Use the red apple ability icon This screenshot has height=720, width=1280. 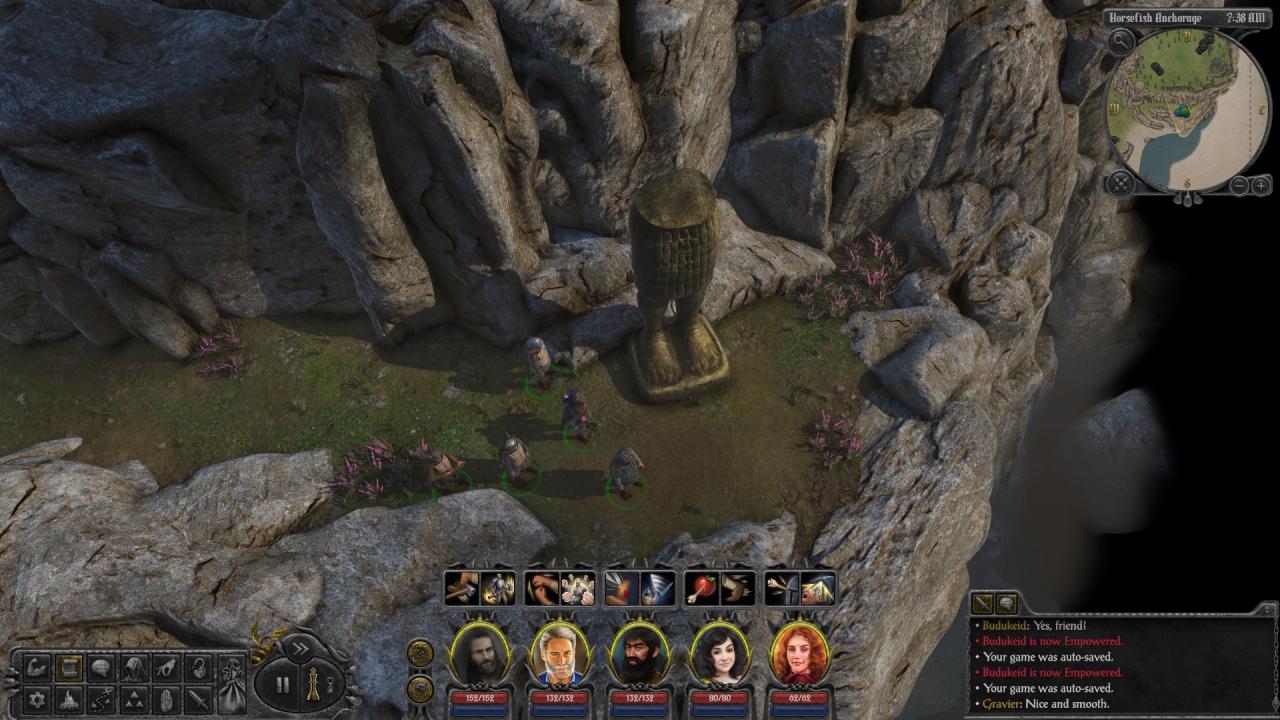[701, 589]
